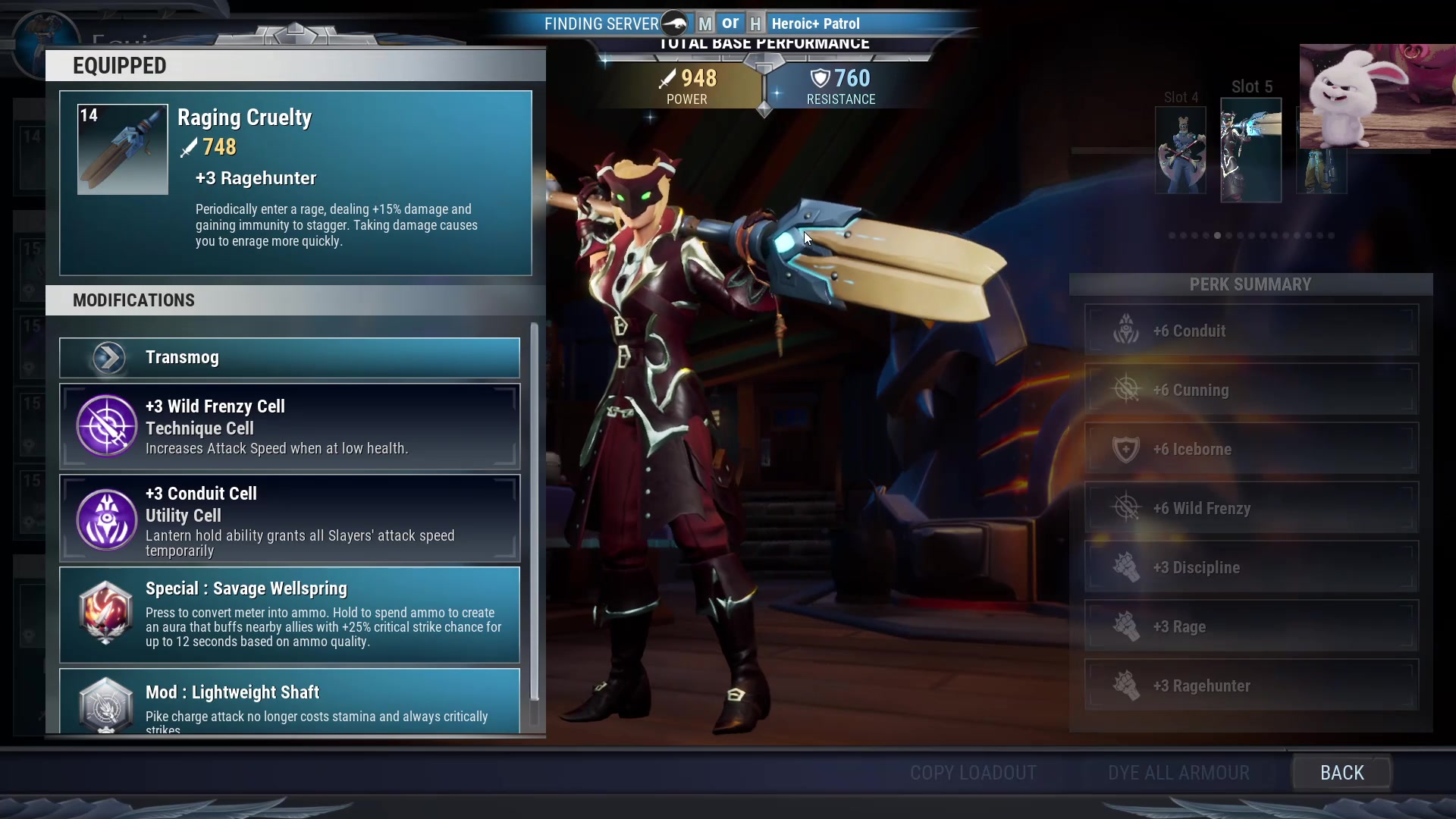The image size is (1456, 819).
Task: Switch to loadout Slot 4 thumbnail
Action: point(1181,150)
